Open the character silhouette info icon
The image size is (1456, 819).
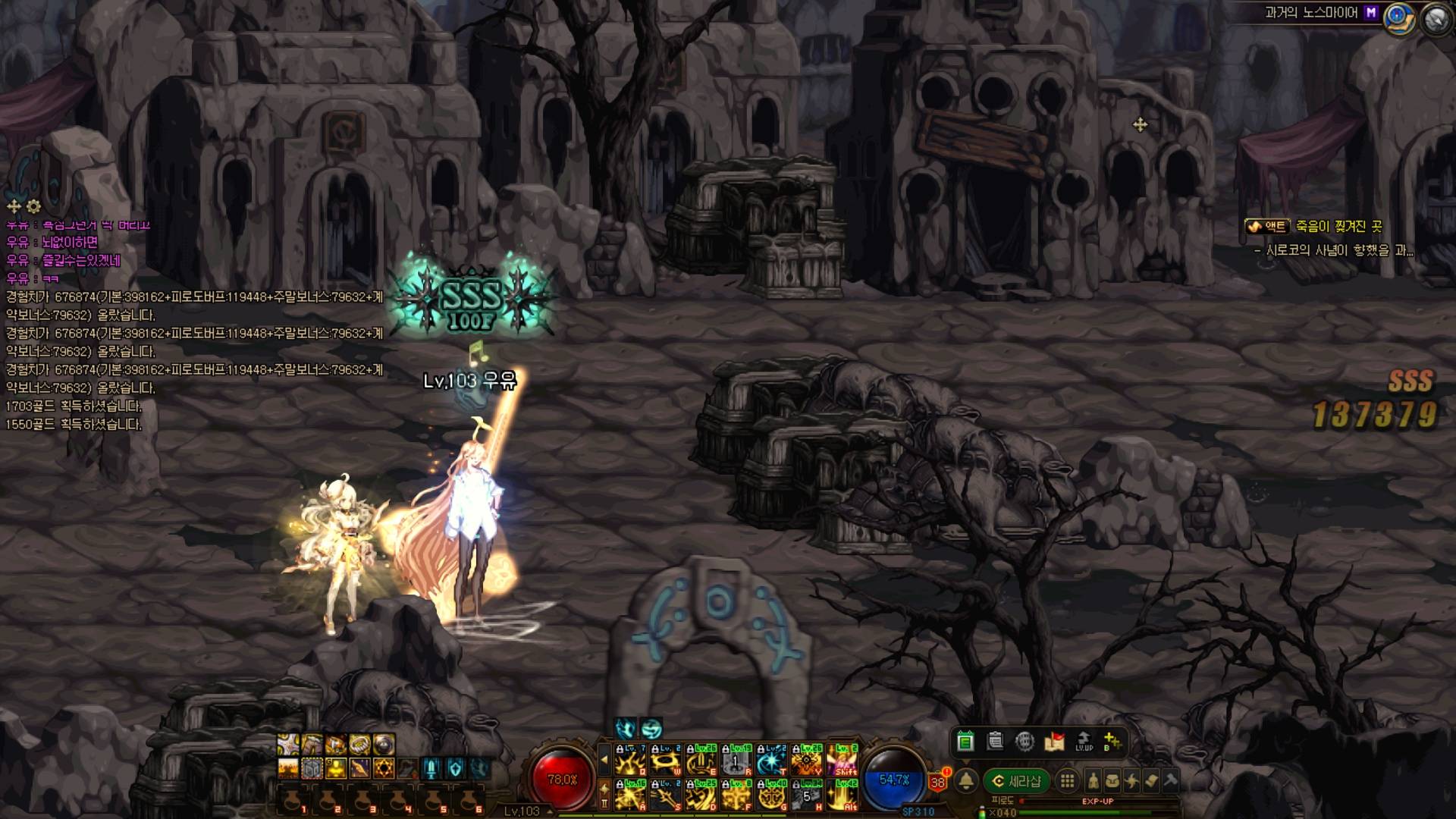click(1093, 781)
